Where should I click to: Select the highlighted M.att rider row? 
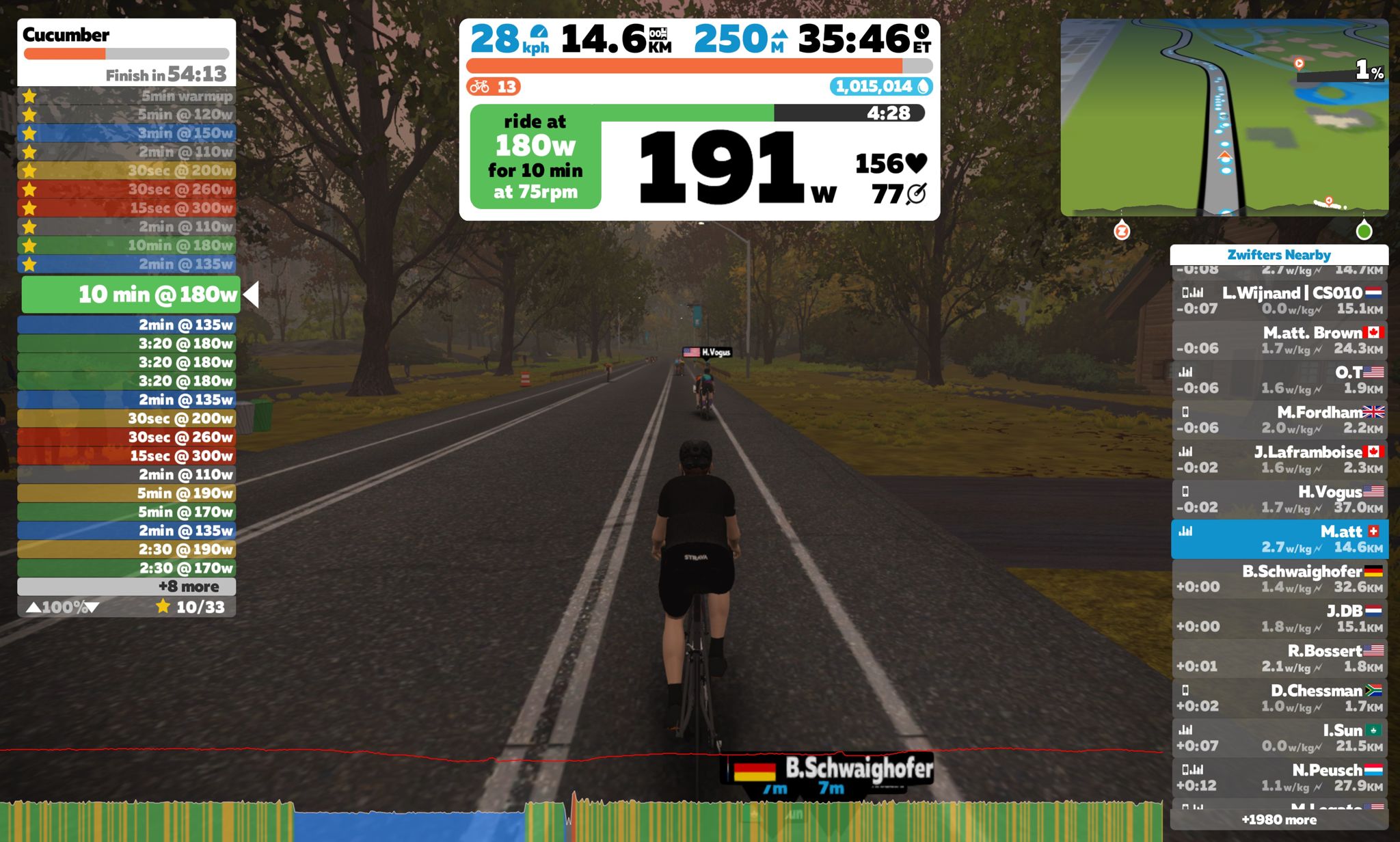[1279, 539]
